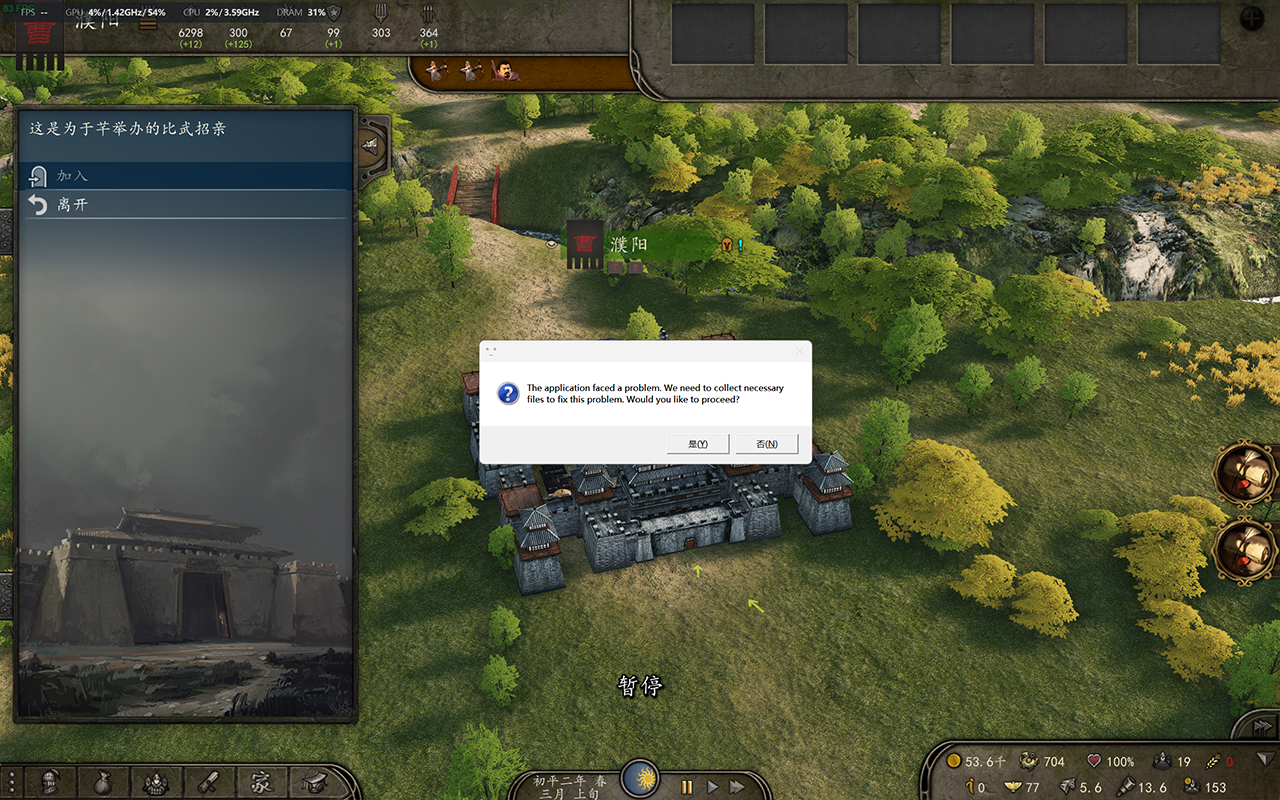Open the quests scroll icon
Image resolution: width=1280 pixels, height=800 pixels.
(208, 782)
